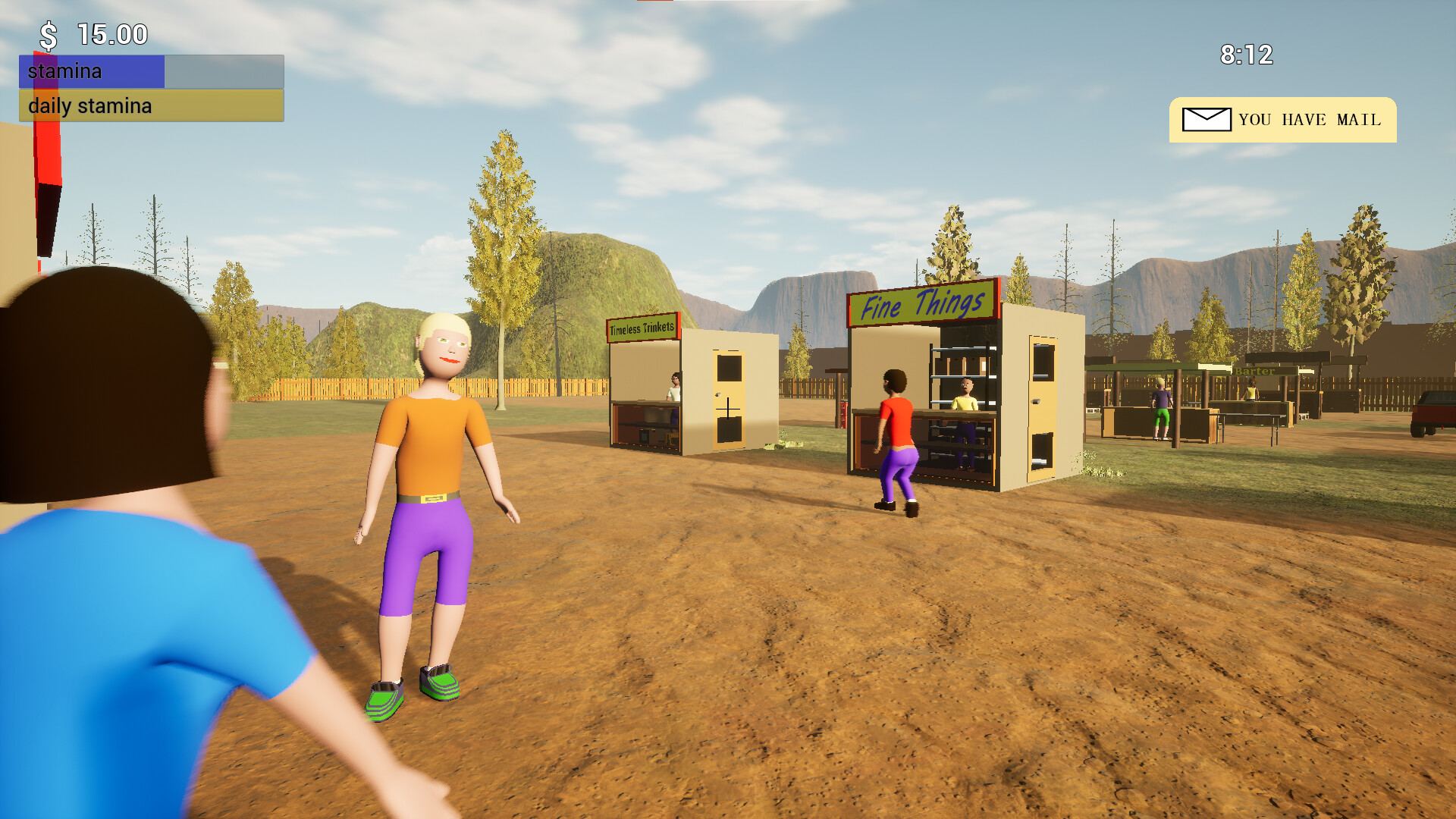
Task: Click the Barter stall sign
Action: point(1255,372)
